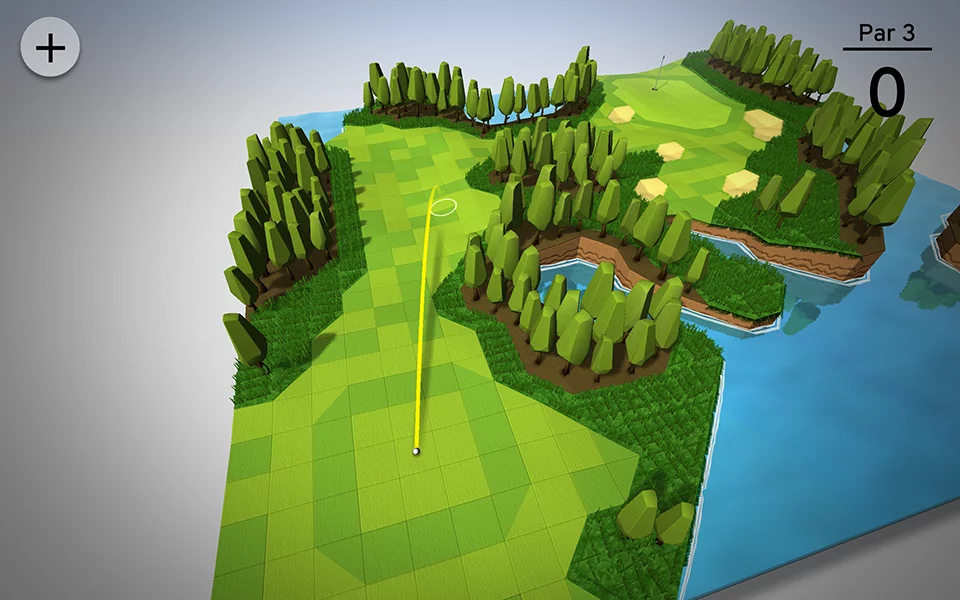This screenshot has height=600, width=960.
Task: Open the plus button menu
Action: click(50, 47)
